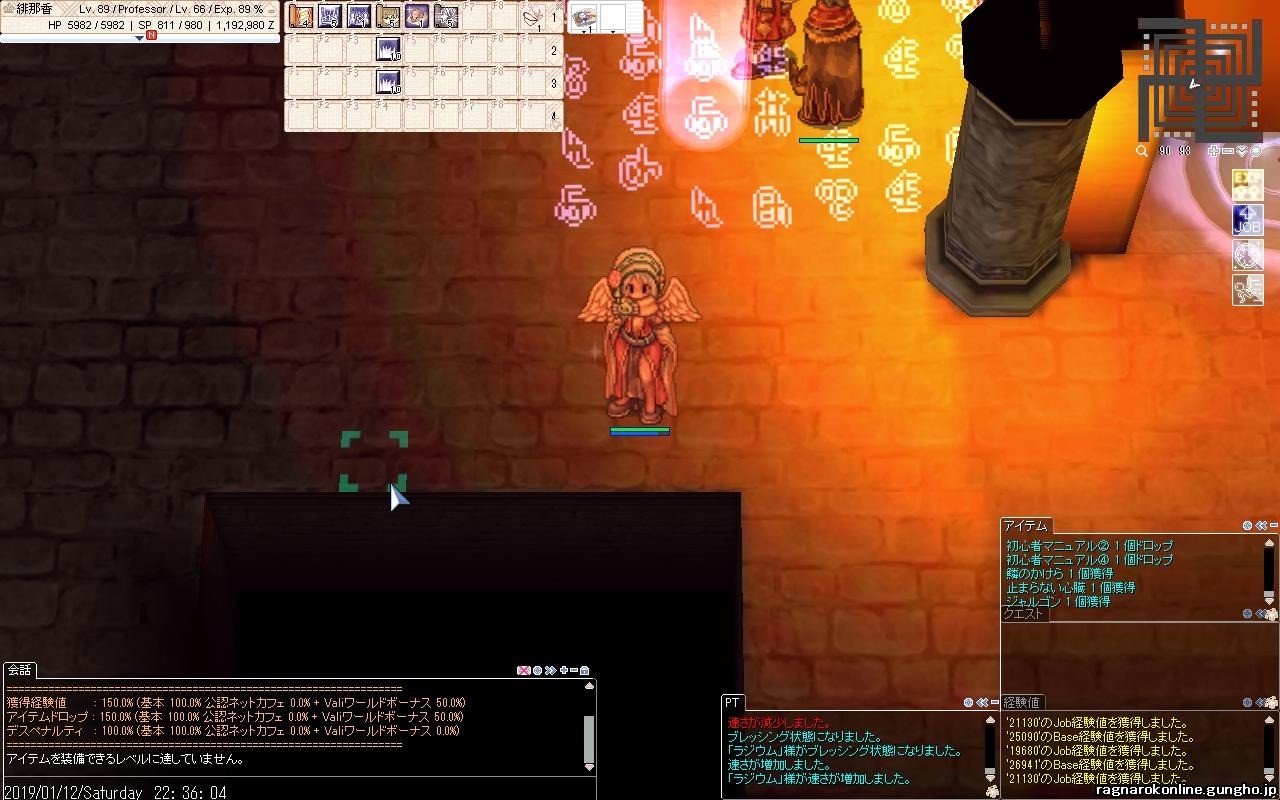This screenshot has width=1280, height=800.
Task: Open the アイテム log tab
Action: (1025, 526)
